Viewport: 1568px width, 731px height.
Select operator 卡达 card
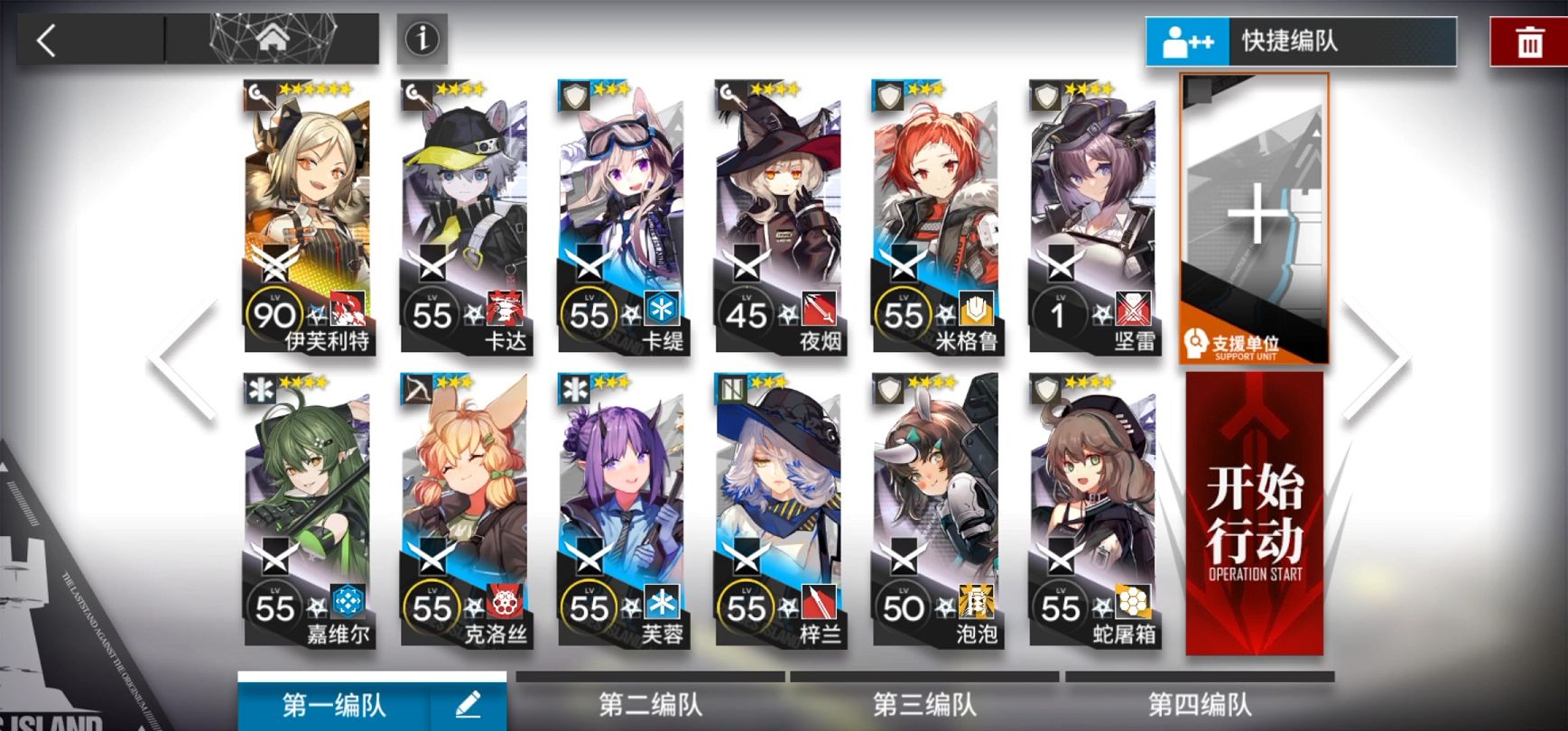tap(464, 217)
